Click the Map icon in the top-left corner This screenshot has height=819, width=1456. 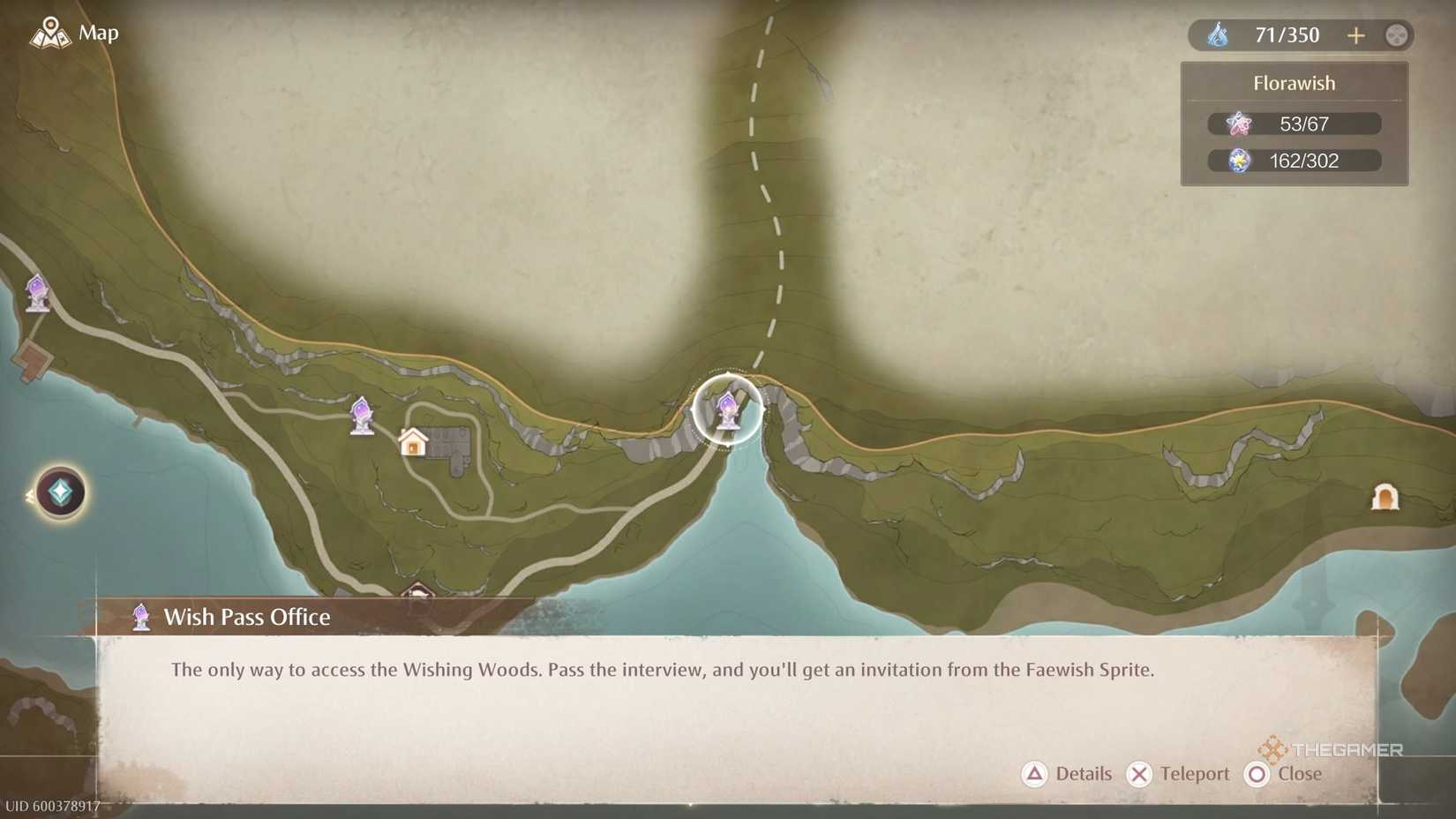point(50,33)
